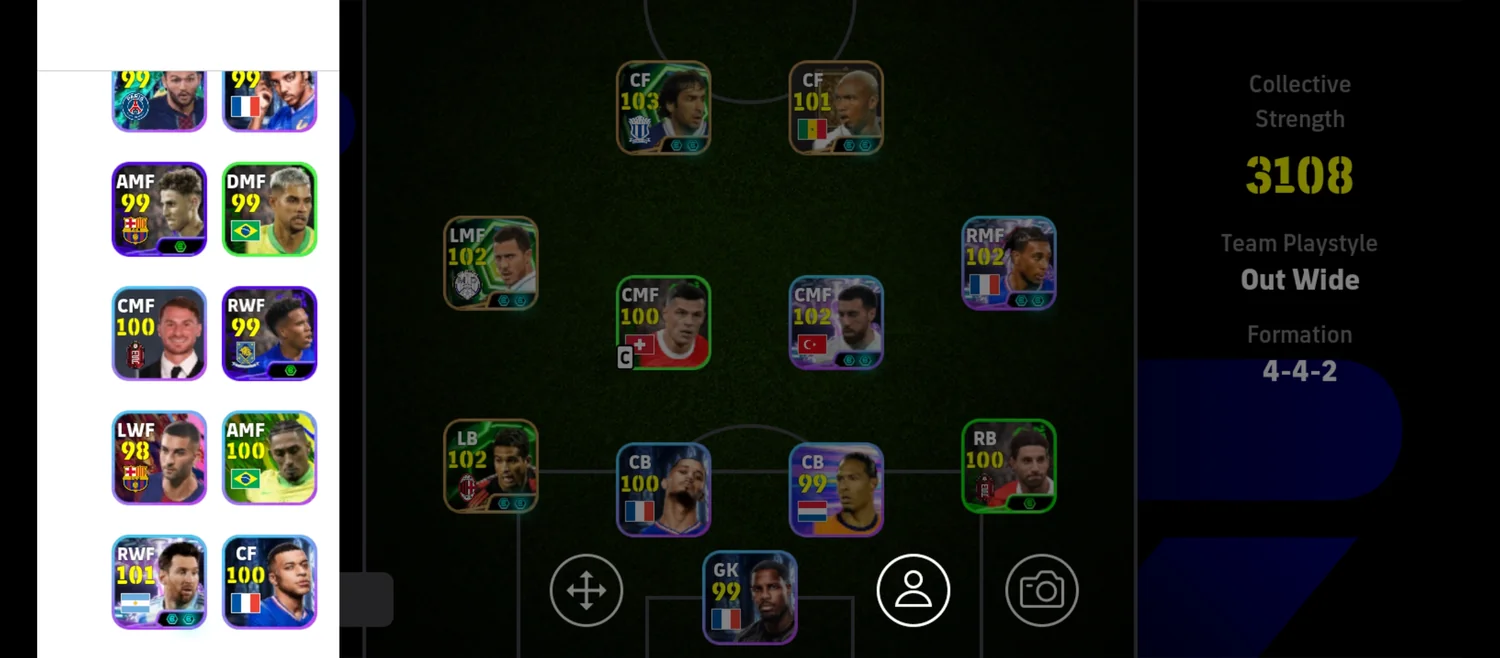Image resolution: width=1500 pixels, height=658 pixels.
Task: Choose the AMF 100 Brazil substitute card
Action: pos(269,458)
